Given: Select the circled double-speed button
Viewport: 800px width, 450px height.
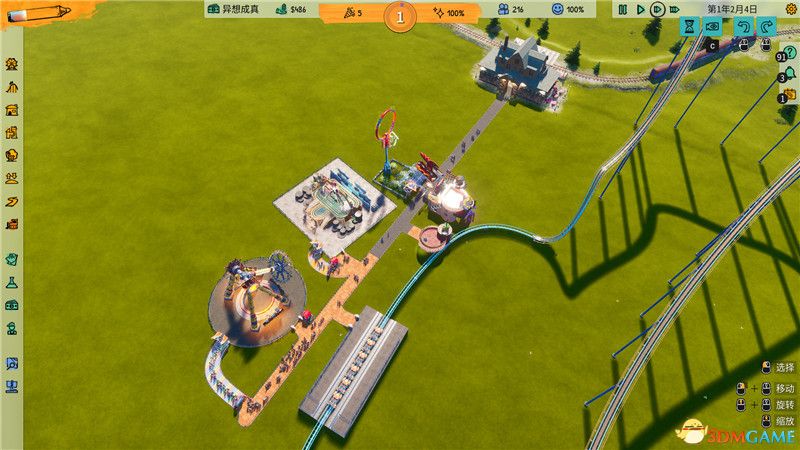Looking at the screenshot, I should (656, 10).
